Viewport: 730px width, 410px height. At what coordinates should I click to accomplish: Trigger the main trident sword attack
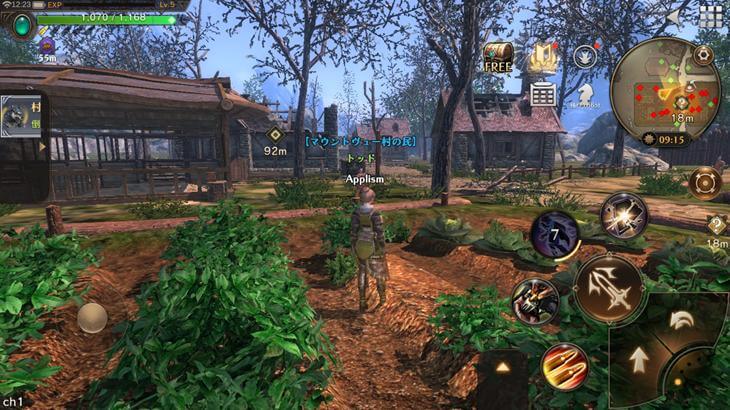pyautogui.click(x=609, y=288)
